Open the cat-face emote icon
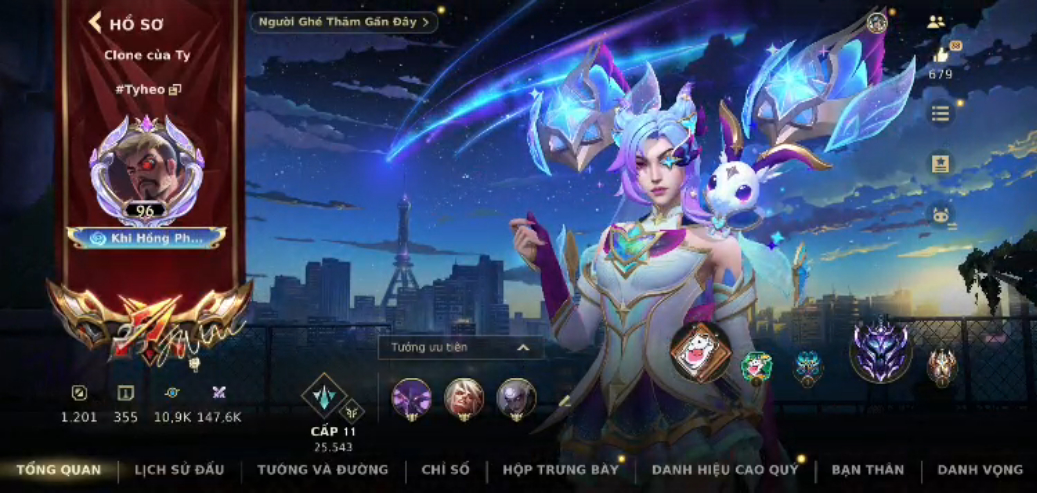The image size is (1037, 493). [940, 214]
